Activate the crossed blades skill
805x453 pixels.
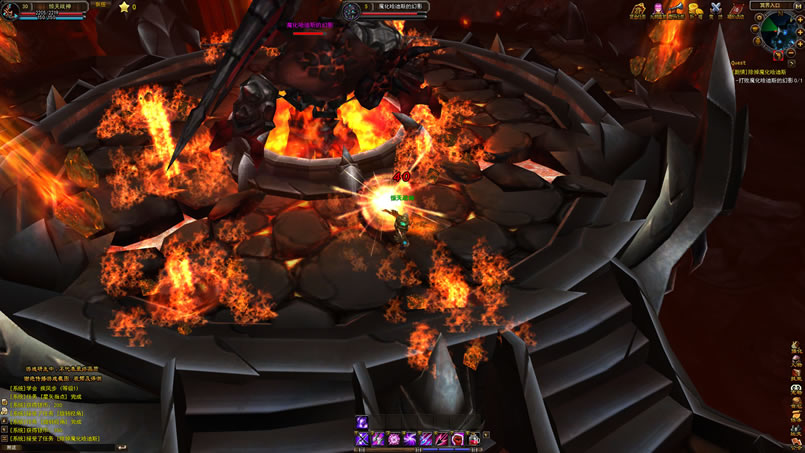[x=363, y=439]
